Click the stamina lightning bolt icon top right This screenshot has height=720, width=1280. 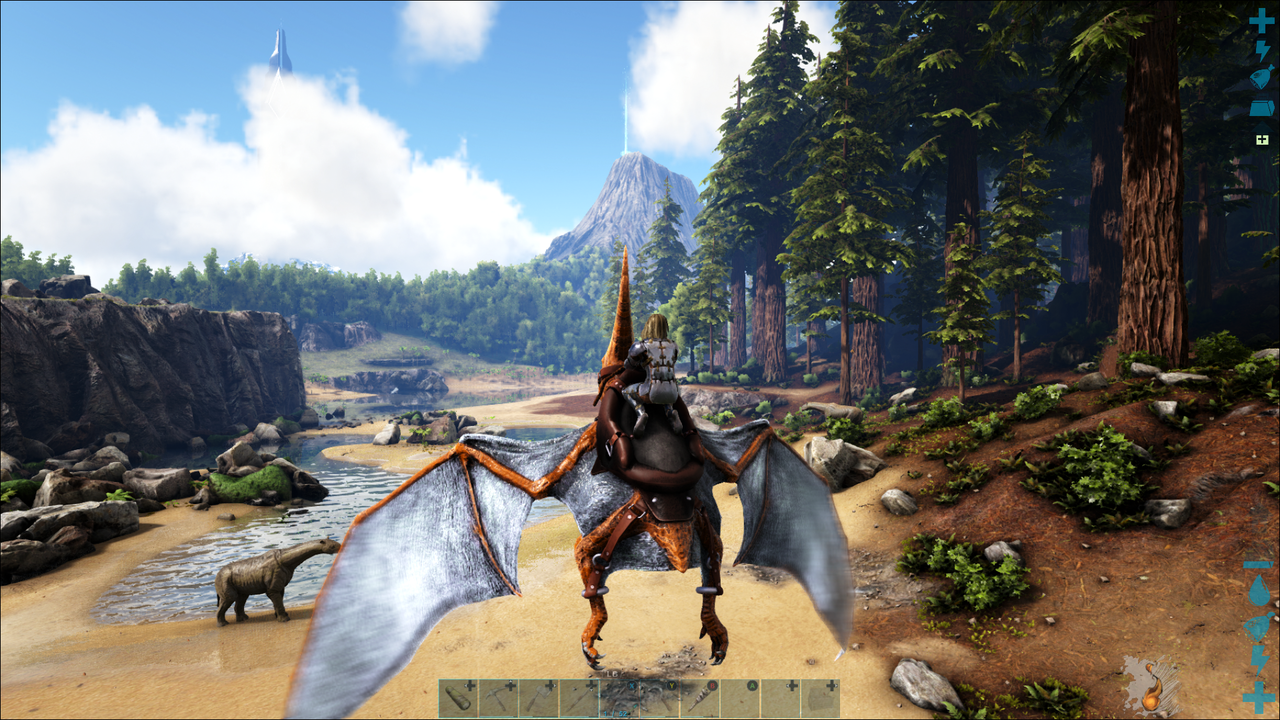pos(1262,50)
